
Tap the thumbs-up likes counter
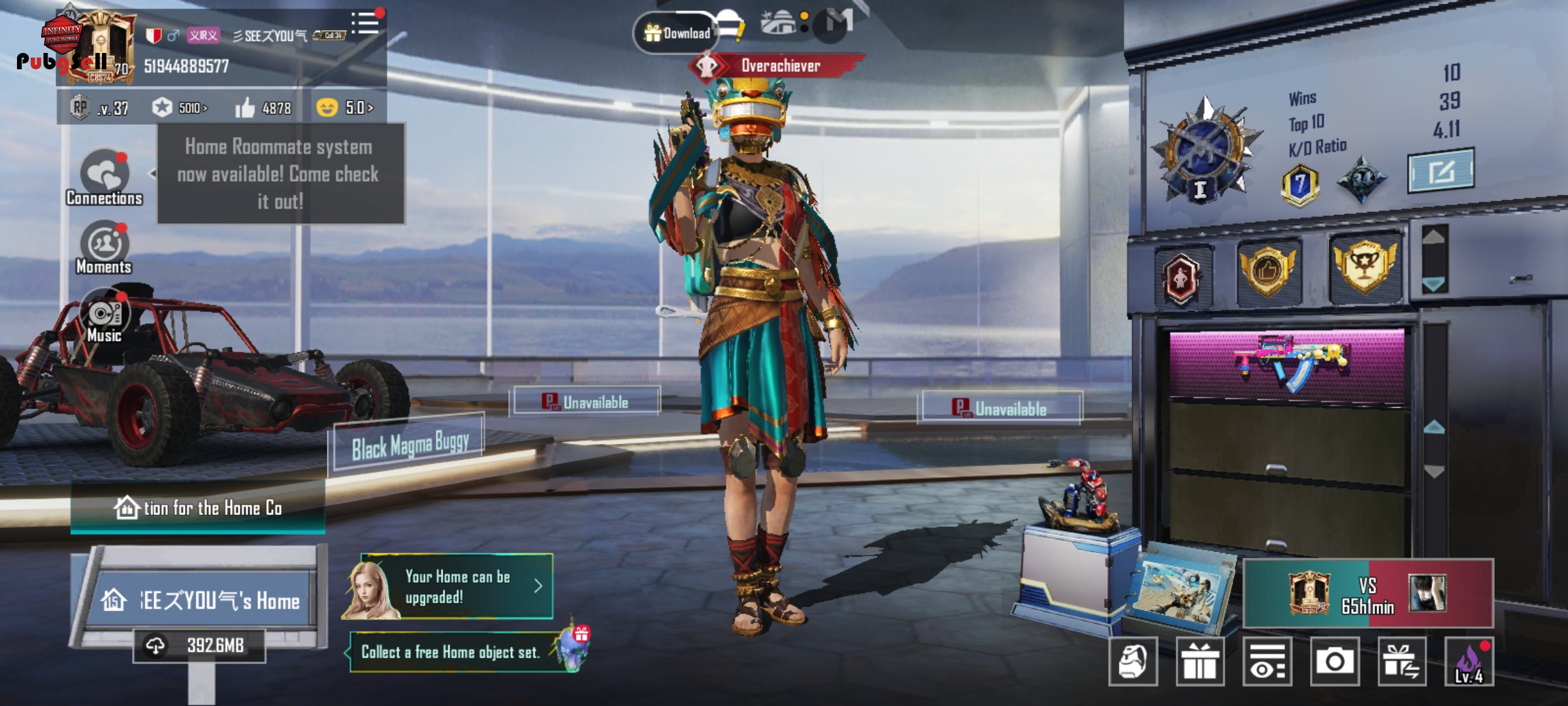click(x=263, y=108)
